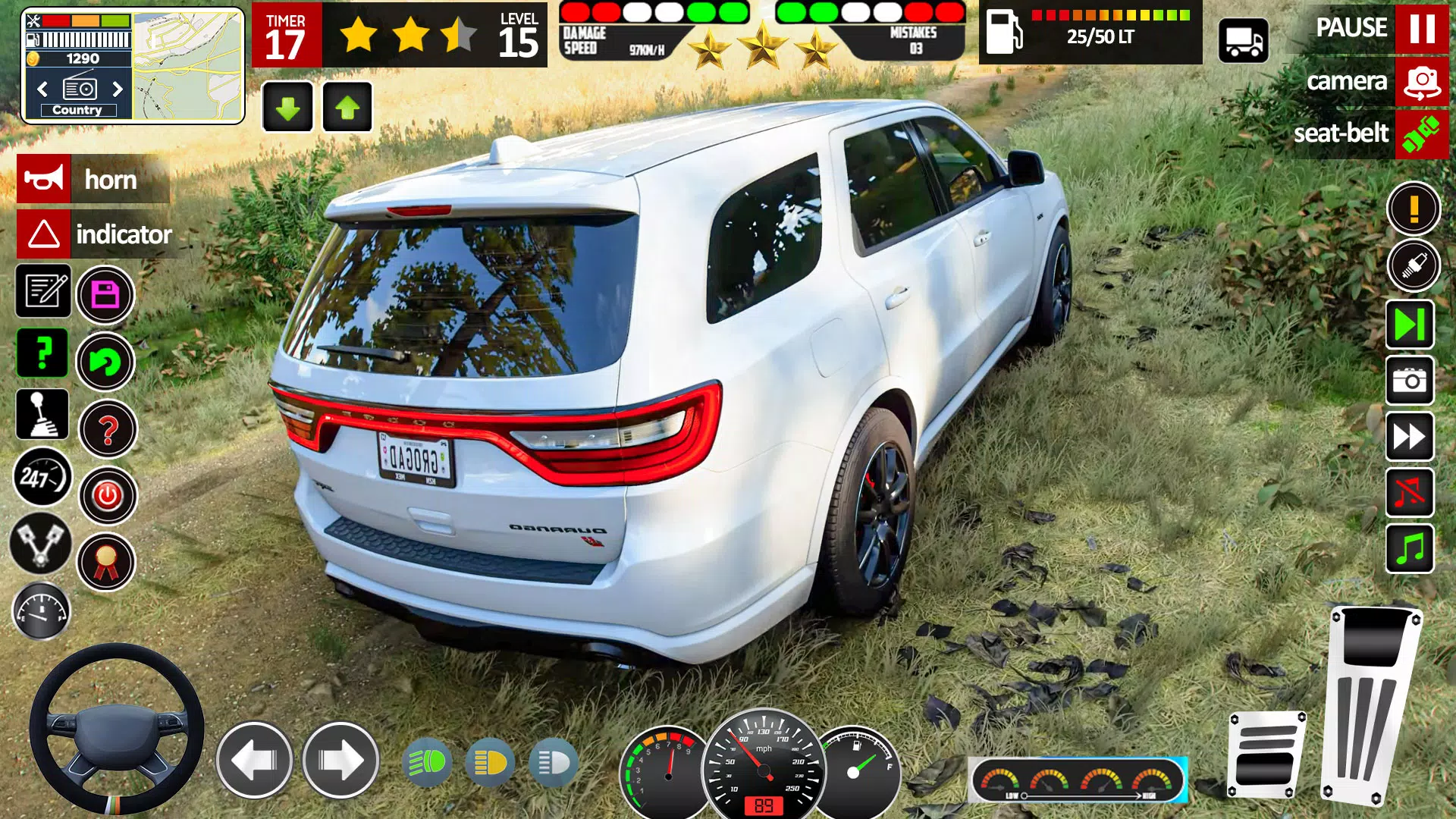Image resolution: width=1456 pixels, height=819 pixels.
Task: Select the previous radio station
Action: (x=42, y=89)
